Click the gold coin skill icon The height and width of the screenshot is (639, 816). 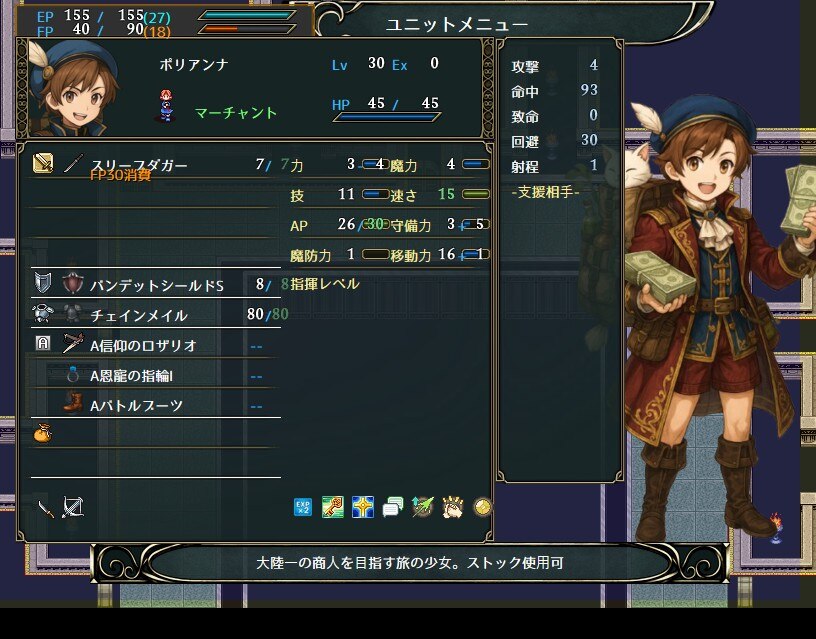tap(482, 507)
